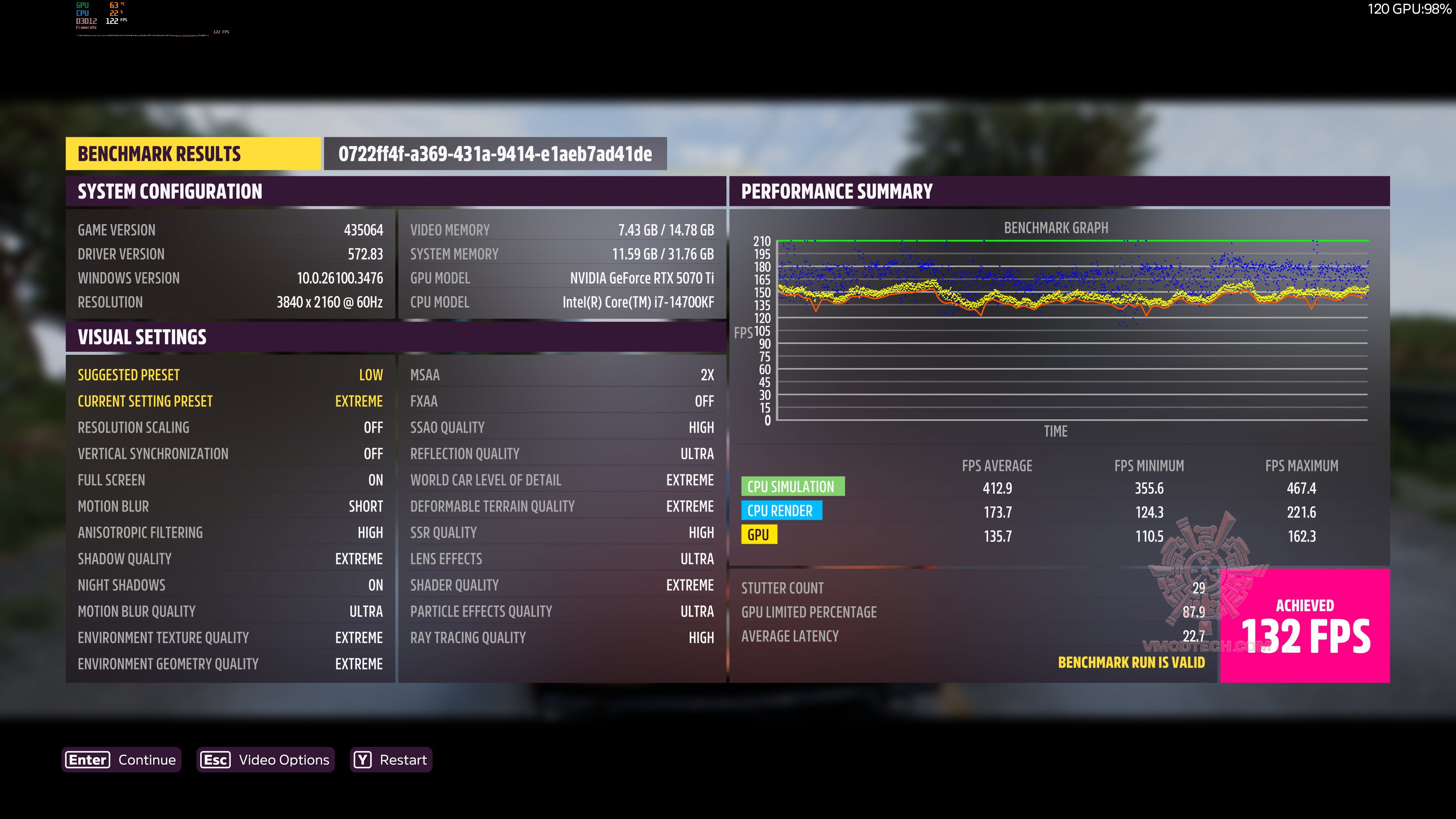
Task: Click the yellow GPU legend icon
Action: (x=759, y=534)
